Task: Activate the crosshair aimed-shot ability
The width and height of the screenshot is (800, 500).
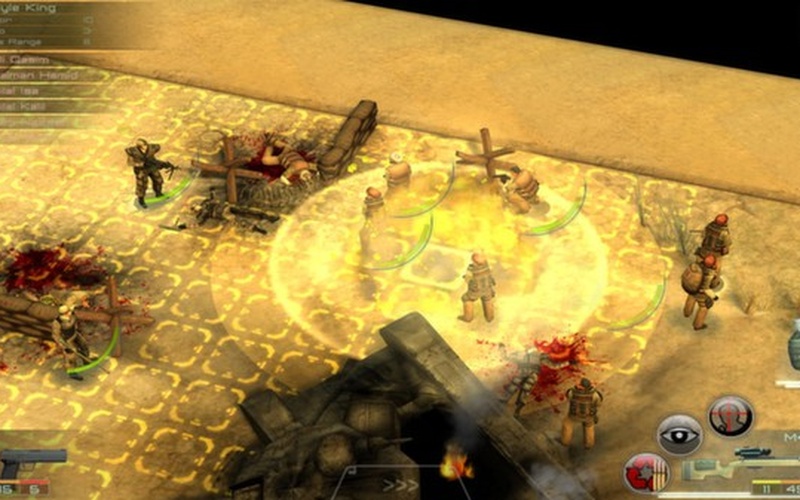Action: coord(730,416)
